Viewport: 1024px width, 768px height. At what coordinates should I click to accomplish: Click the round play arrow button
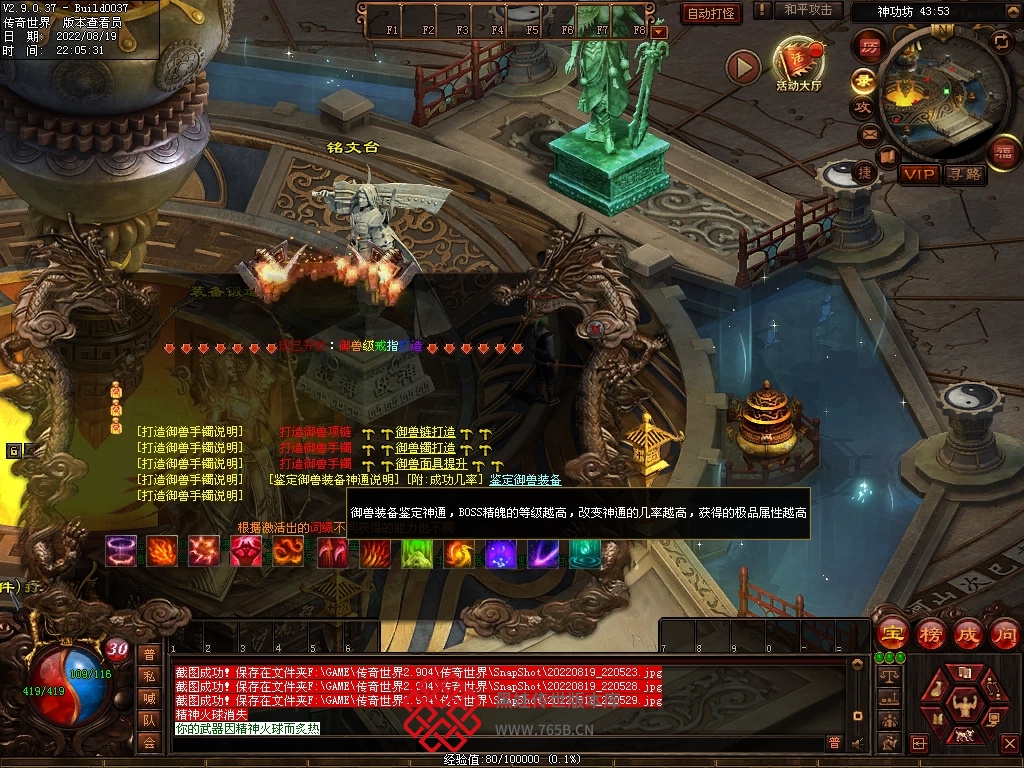tap(743, 67)
